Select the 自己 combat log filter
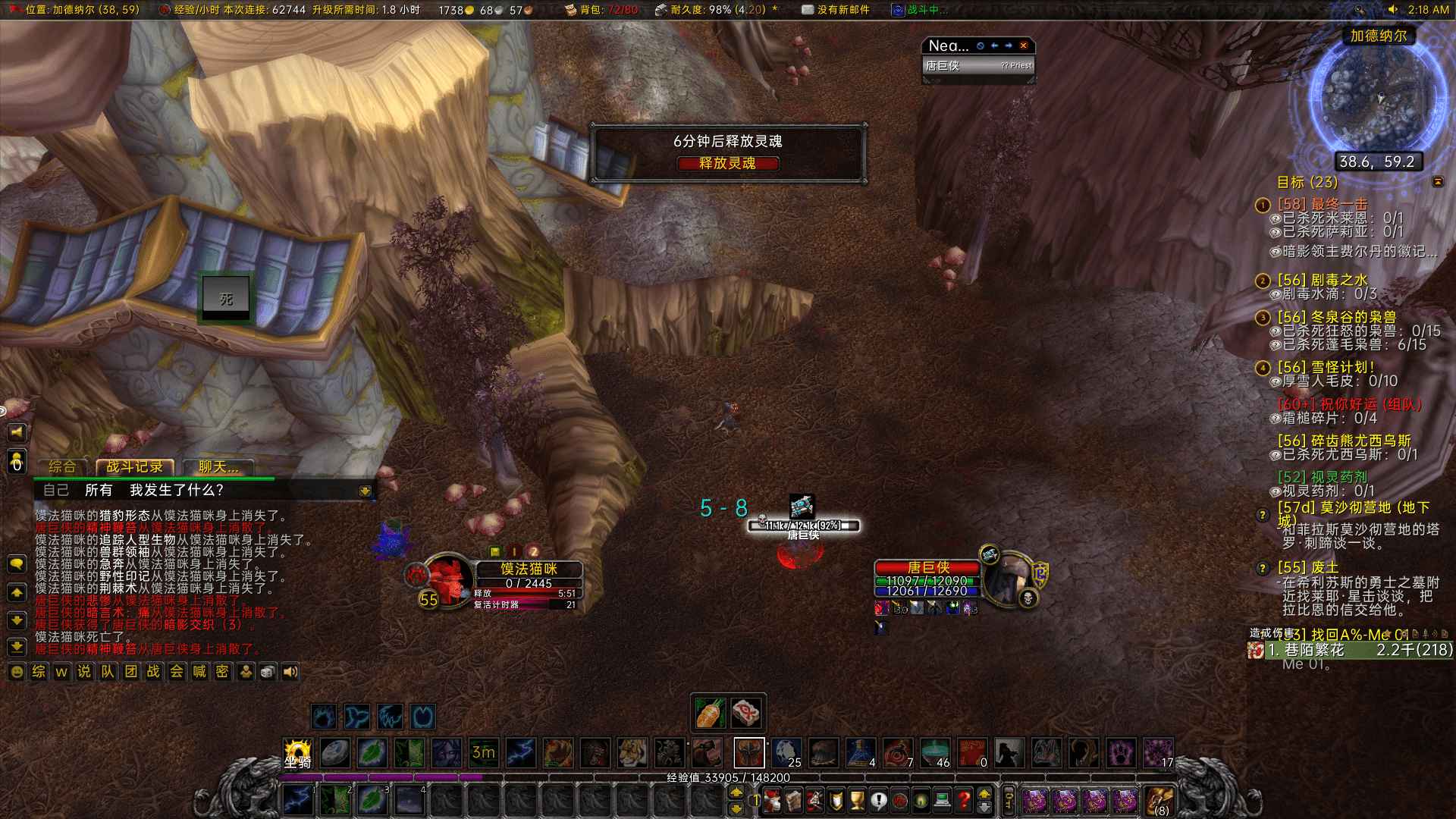 coord(56,490)
